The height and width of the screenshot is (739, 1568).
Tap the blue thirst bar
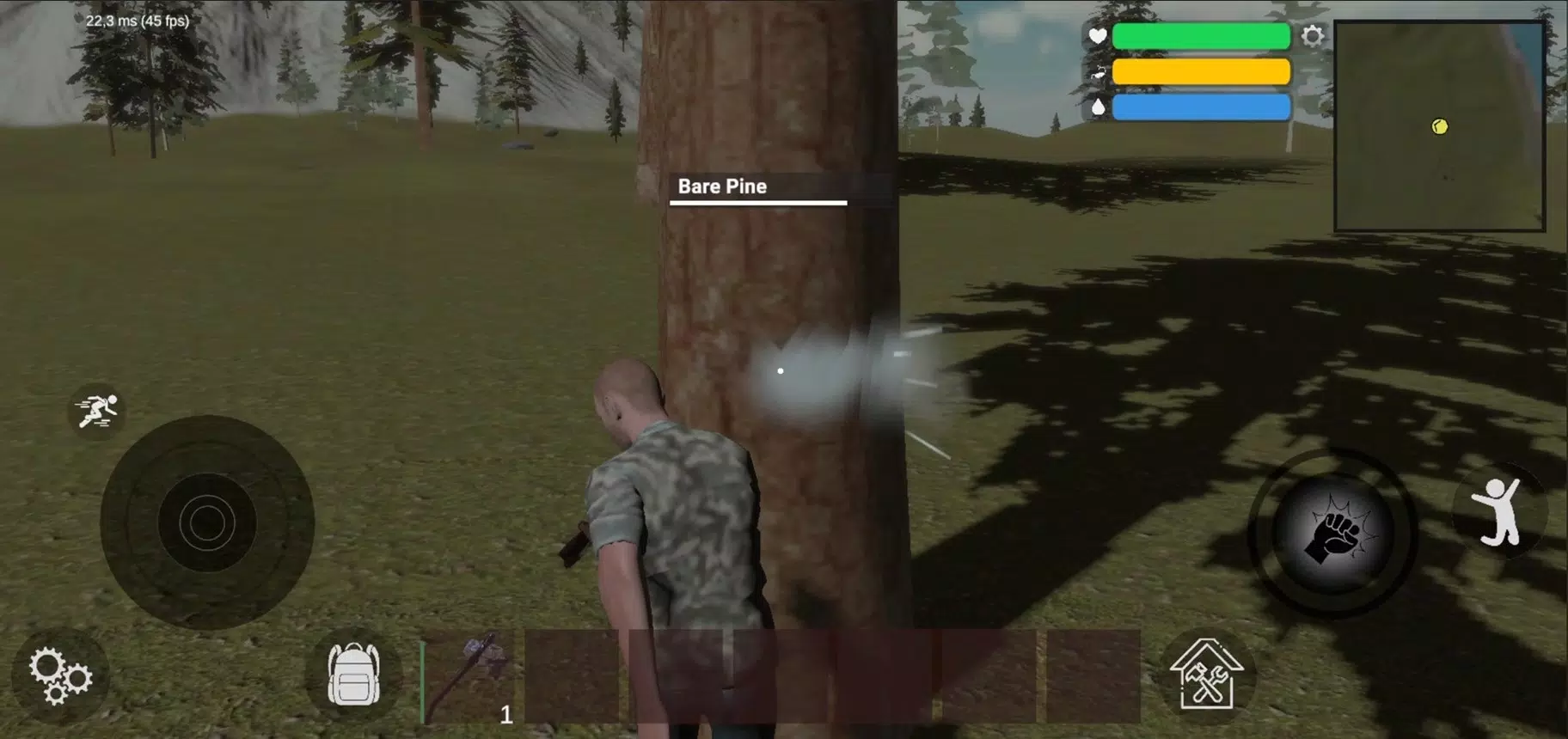click(x=1201, y=107)
